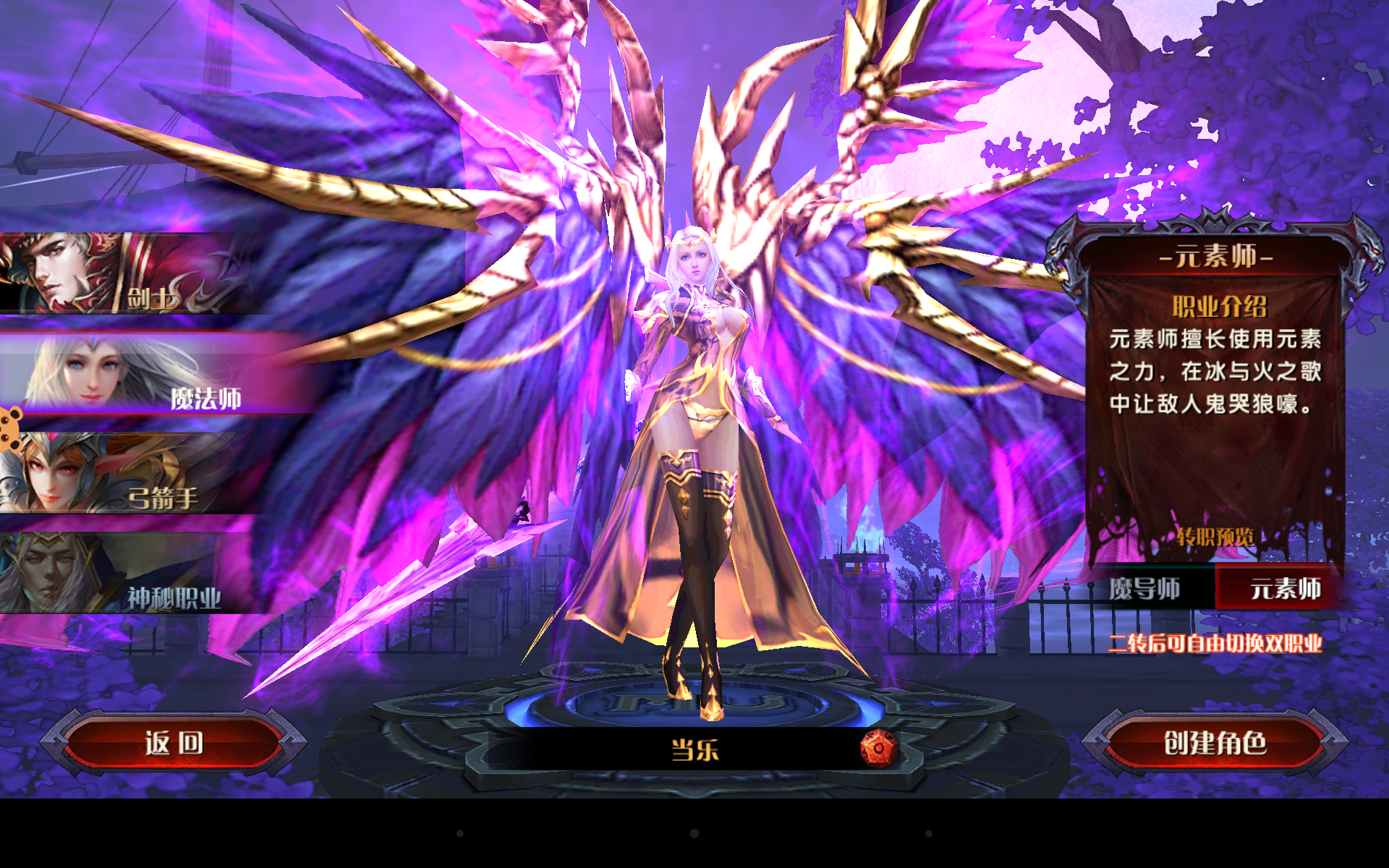
Task: Click the 返回 back button
Action: [174, 743]
